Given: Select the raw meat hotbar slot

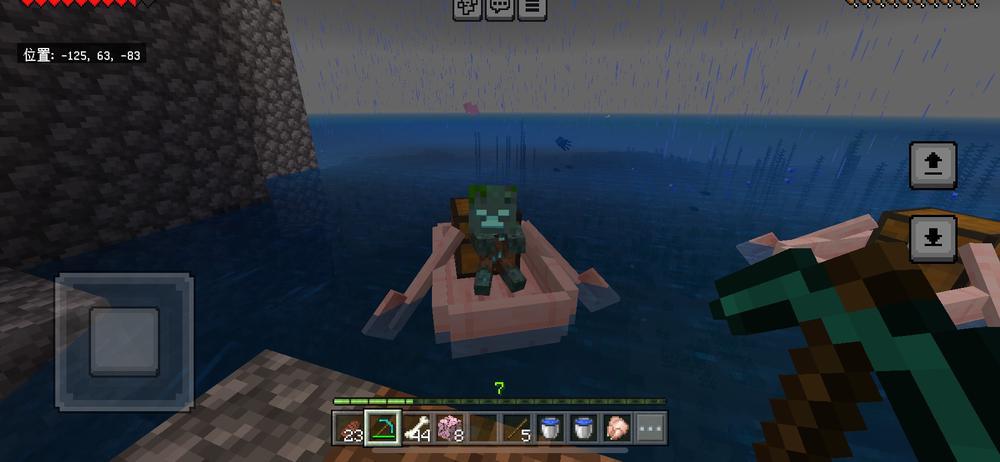Looking at the screenshot, I should tap(617, 427).
